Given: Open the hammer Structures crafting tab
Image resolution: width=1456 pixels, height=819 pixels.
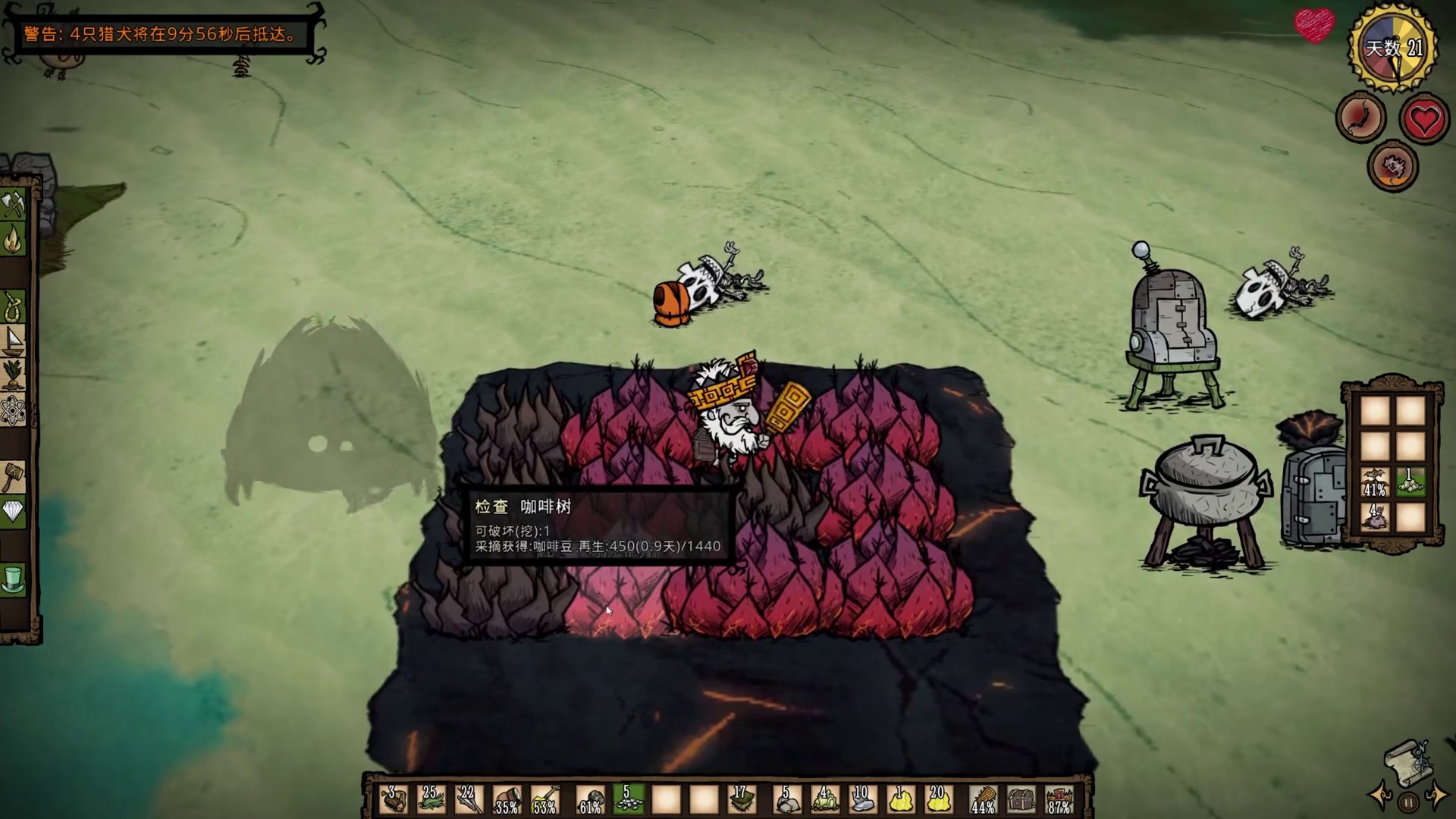Looking at the screenshot, I should [14, 478].
